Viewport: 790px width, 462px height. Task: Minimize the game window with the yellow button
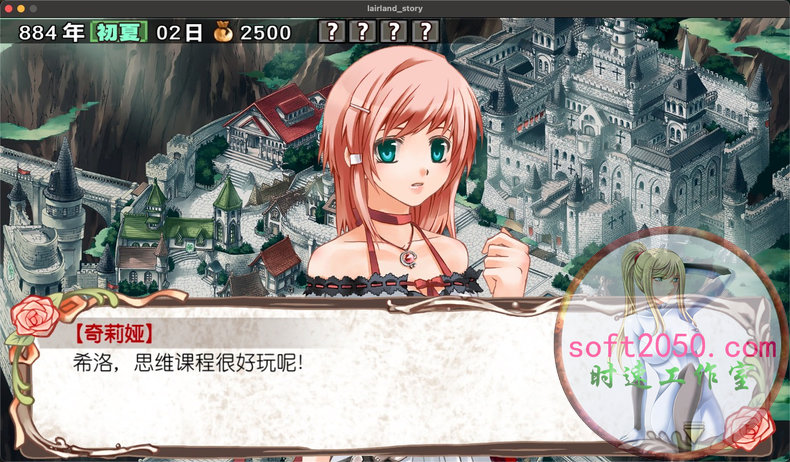[20, 8]
